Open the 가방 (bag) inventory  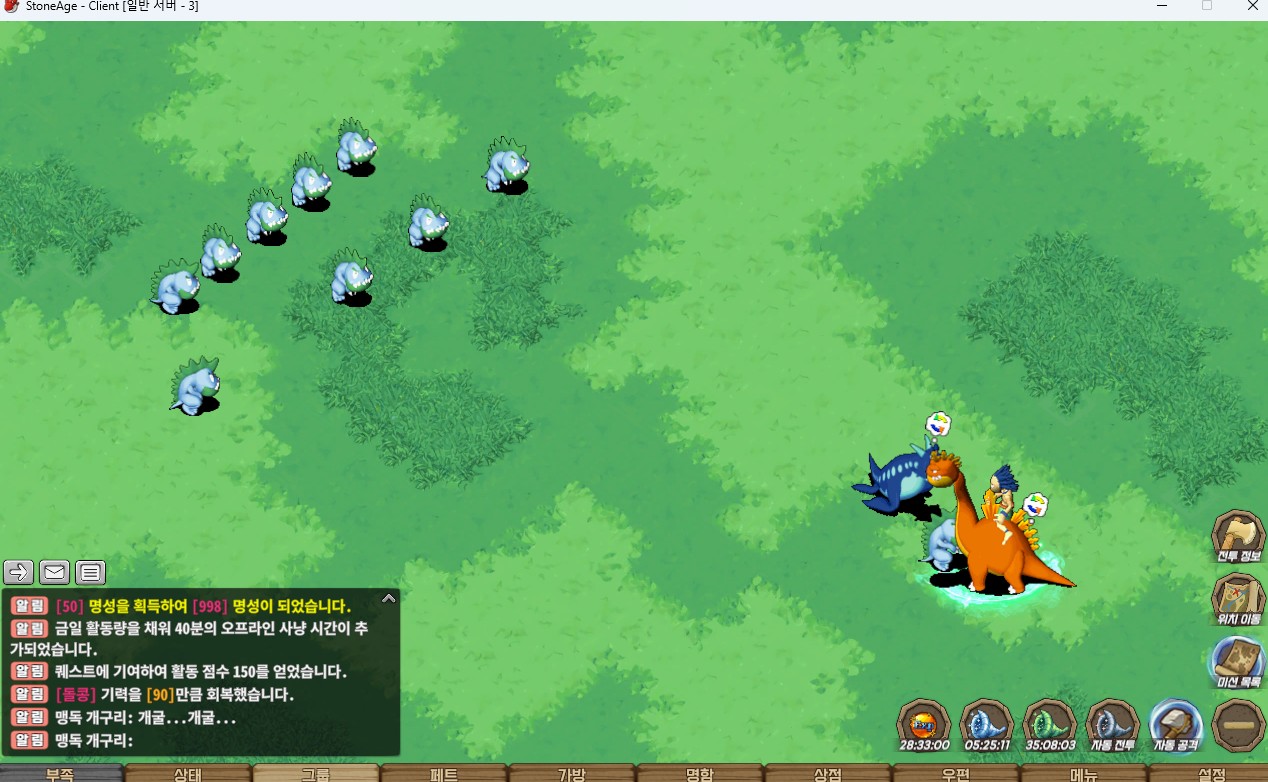572,774
